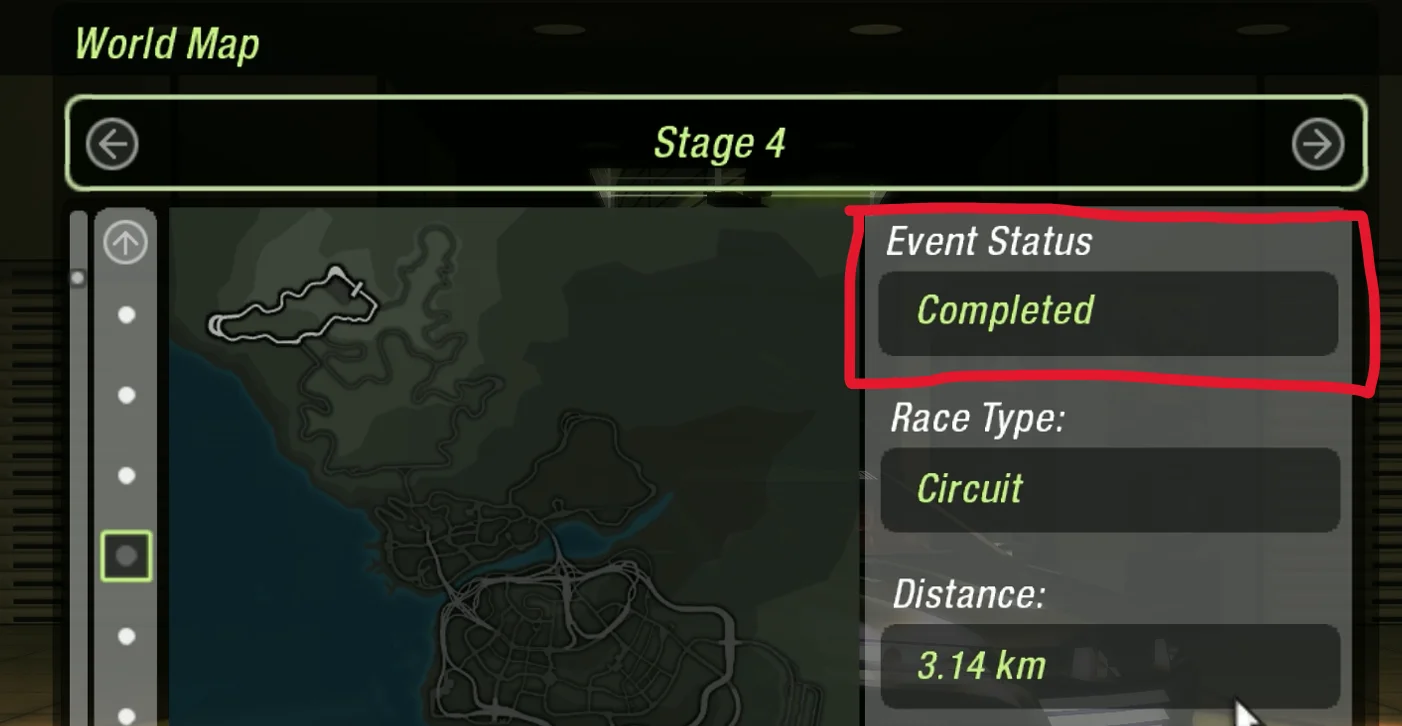Select the topmost event dot in the list
1402x726 pixels.
(126, 313)
